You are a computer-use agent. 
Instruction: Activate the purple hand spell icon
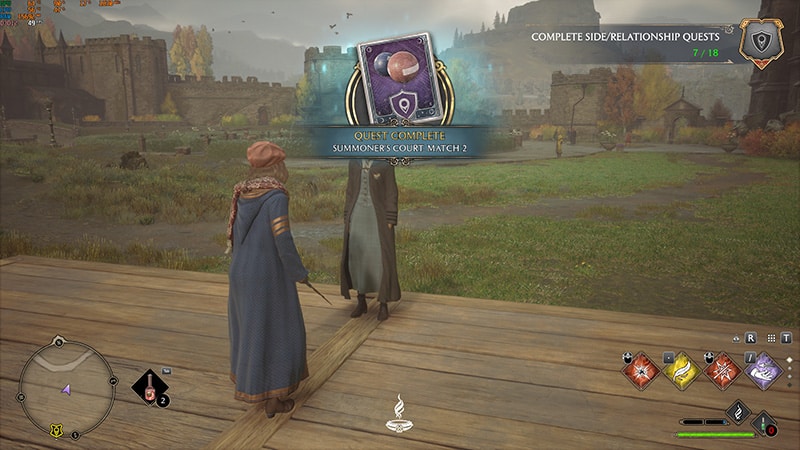(x=762, y=371)
